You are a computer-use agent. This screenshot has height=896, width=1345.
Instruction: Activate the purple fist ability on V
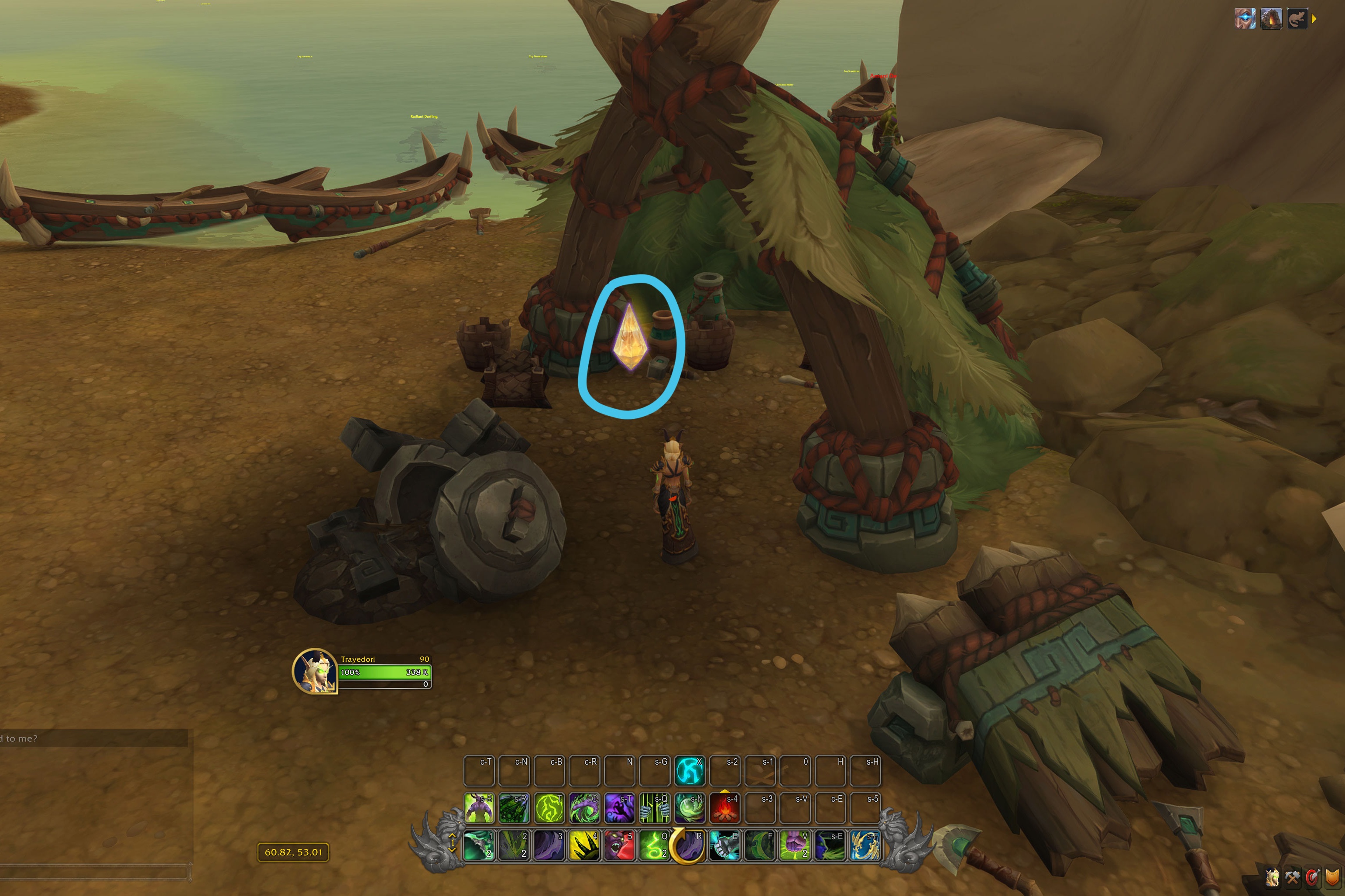(795, 845)
